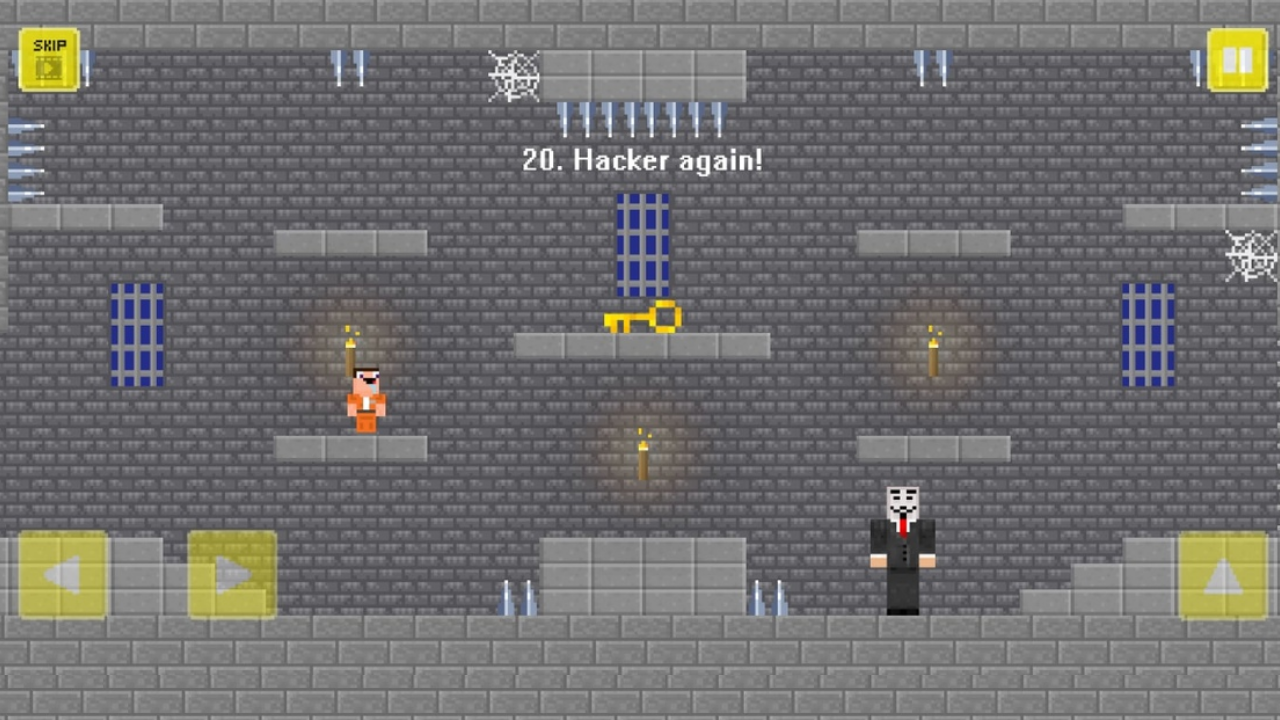Select the orange Noob character
The width and height of the screenshot is (1280, 720).
[365, 400]
